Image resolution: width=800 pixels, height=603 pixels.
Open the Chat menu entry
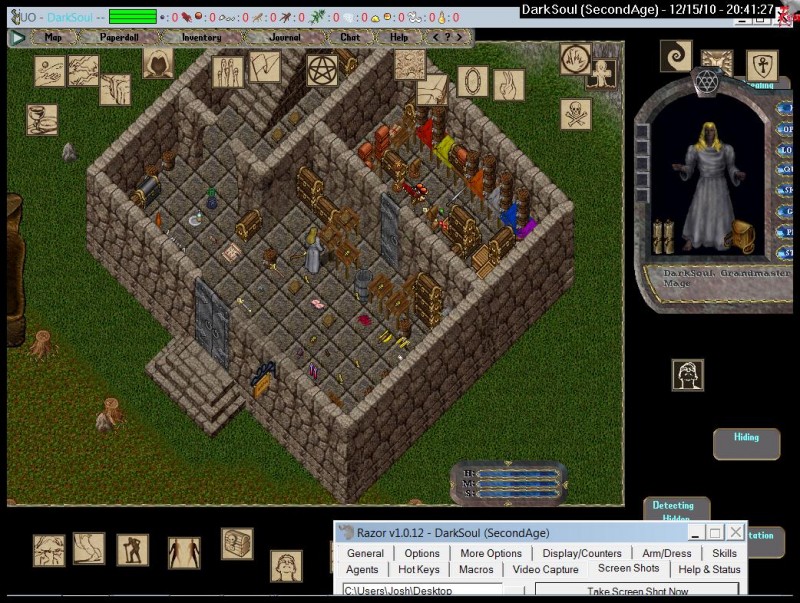coord(349,37)
